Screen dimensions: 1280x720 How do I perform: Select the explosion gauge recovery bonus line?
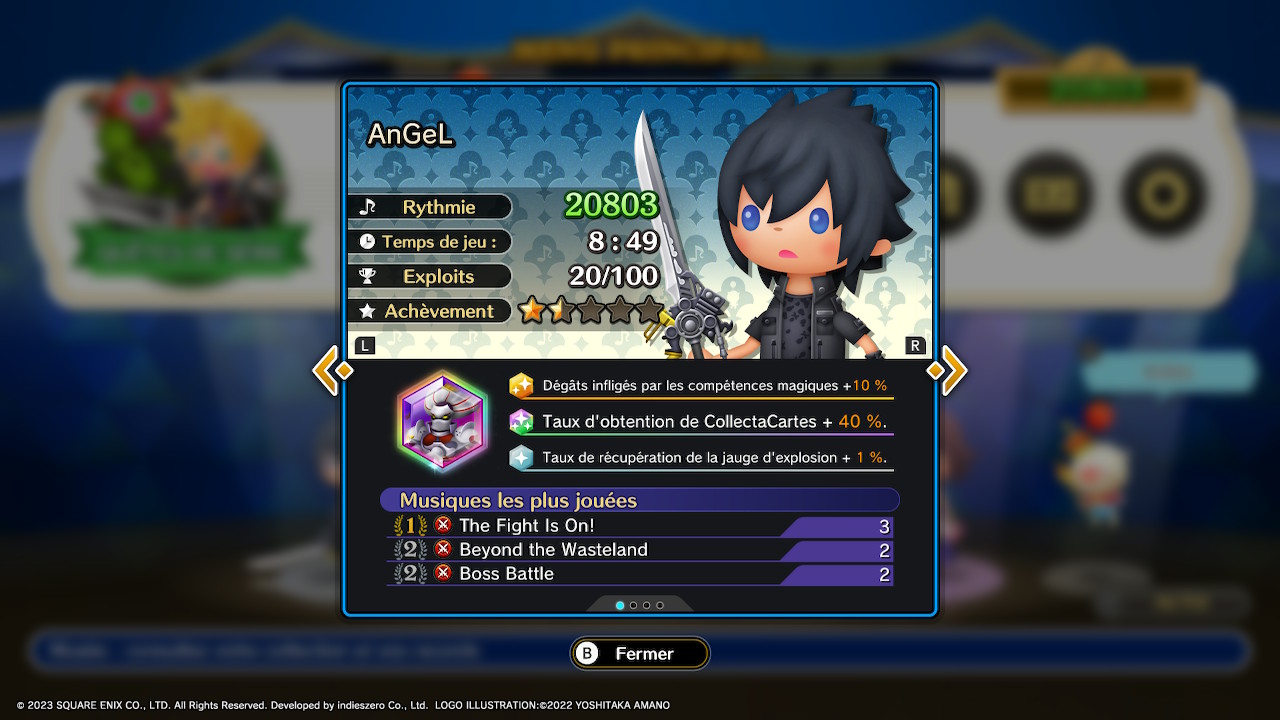[x=700, y=458]
